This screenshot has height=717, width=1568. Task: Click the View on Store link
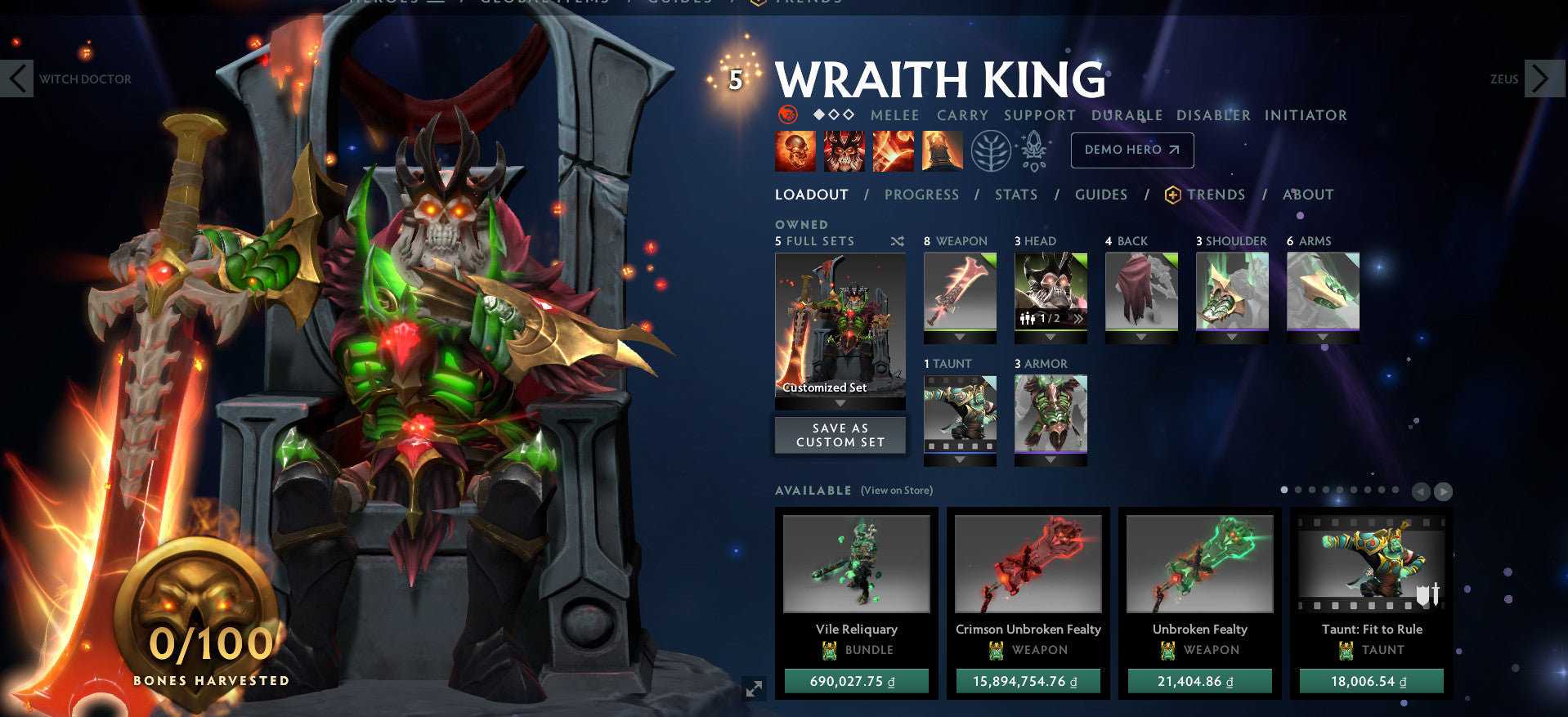click(x=896, y=490)
